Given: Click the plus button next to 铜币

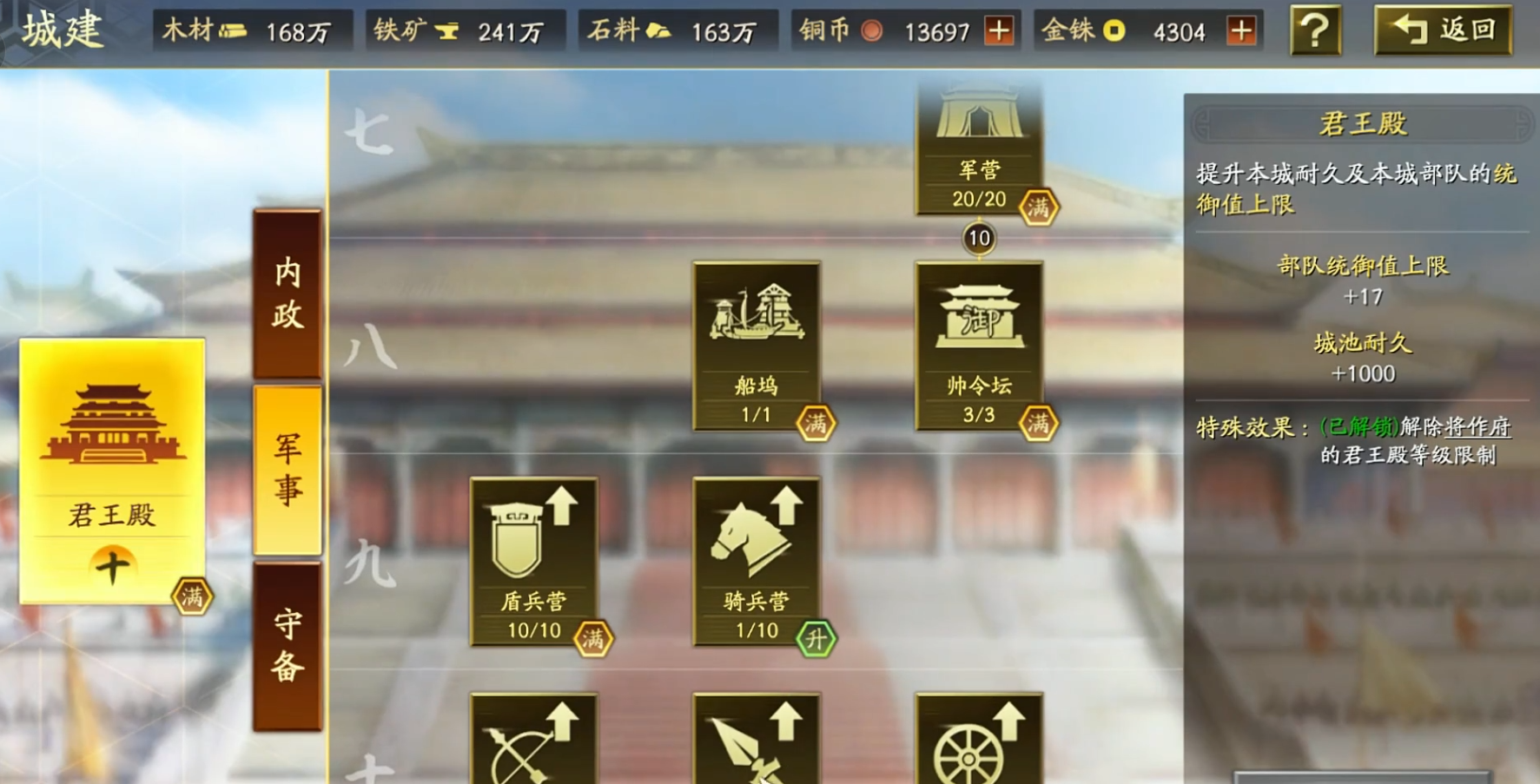Looking at the screenshot, I should click(1001, 32).
